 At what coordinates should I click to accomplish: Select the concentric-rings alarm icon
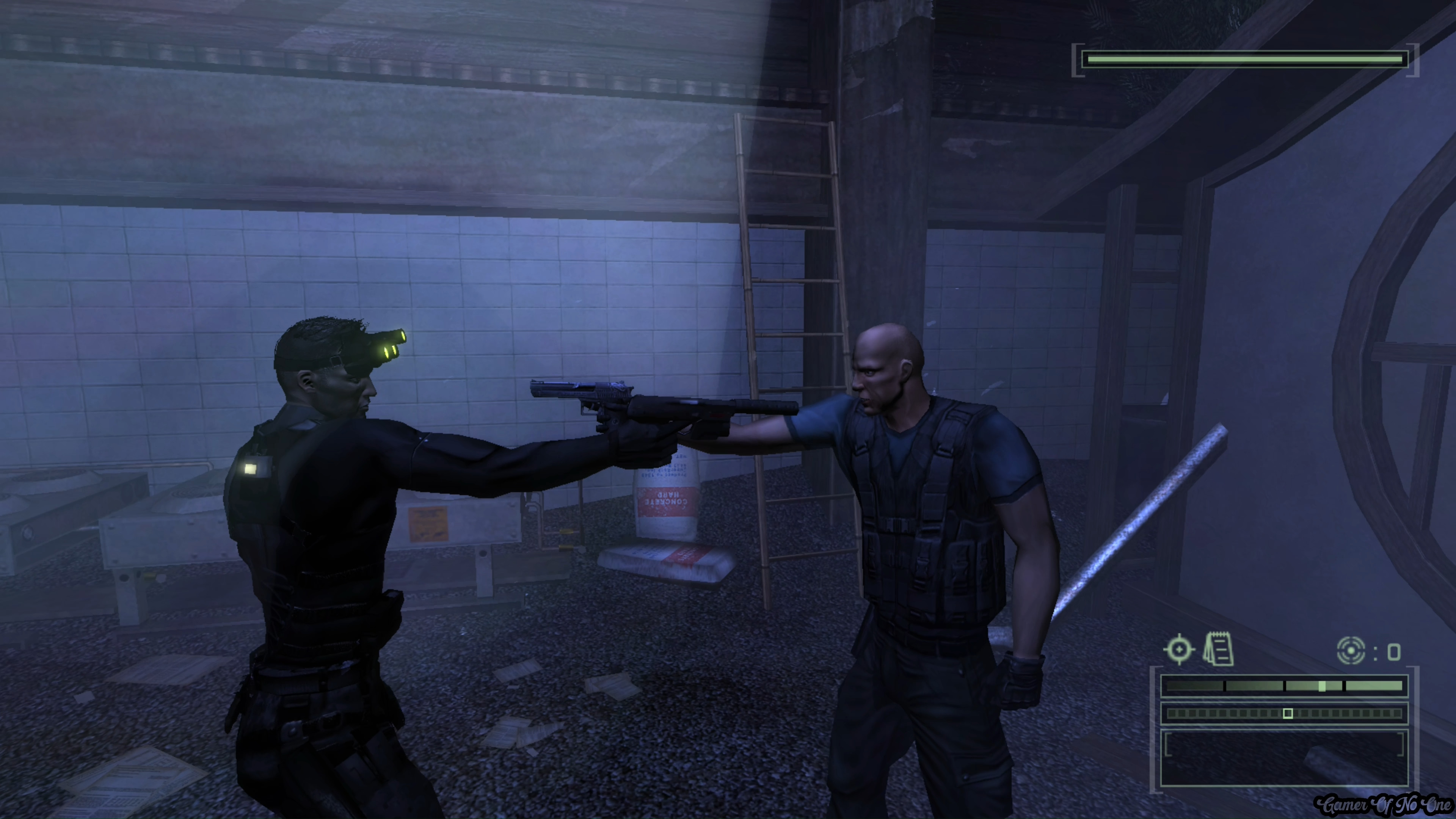coord(1351,651)
